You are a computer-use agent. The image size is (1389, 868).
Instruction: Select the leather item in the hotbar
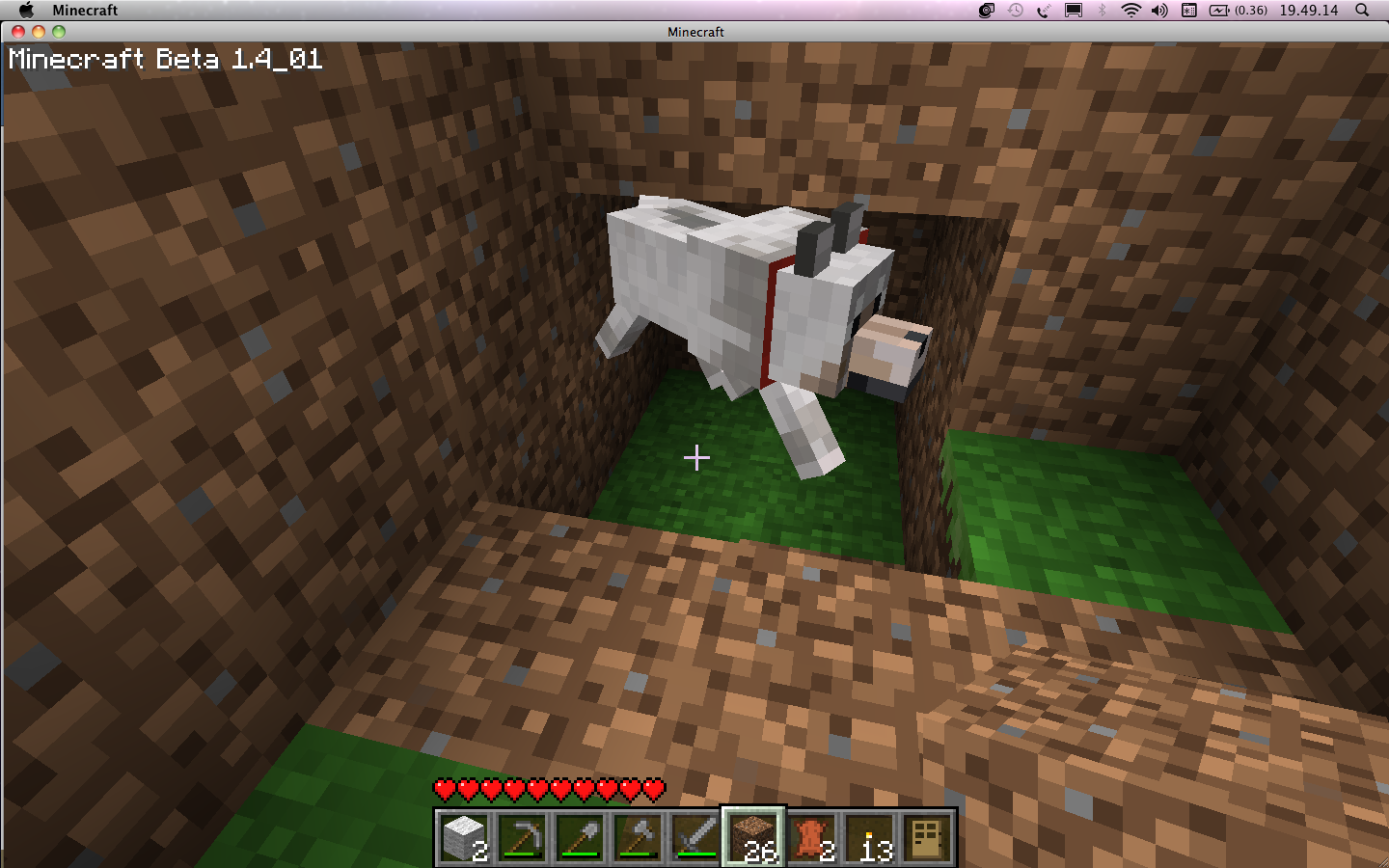[x=811, y=837]
